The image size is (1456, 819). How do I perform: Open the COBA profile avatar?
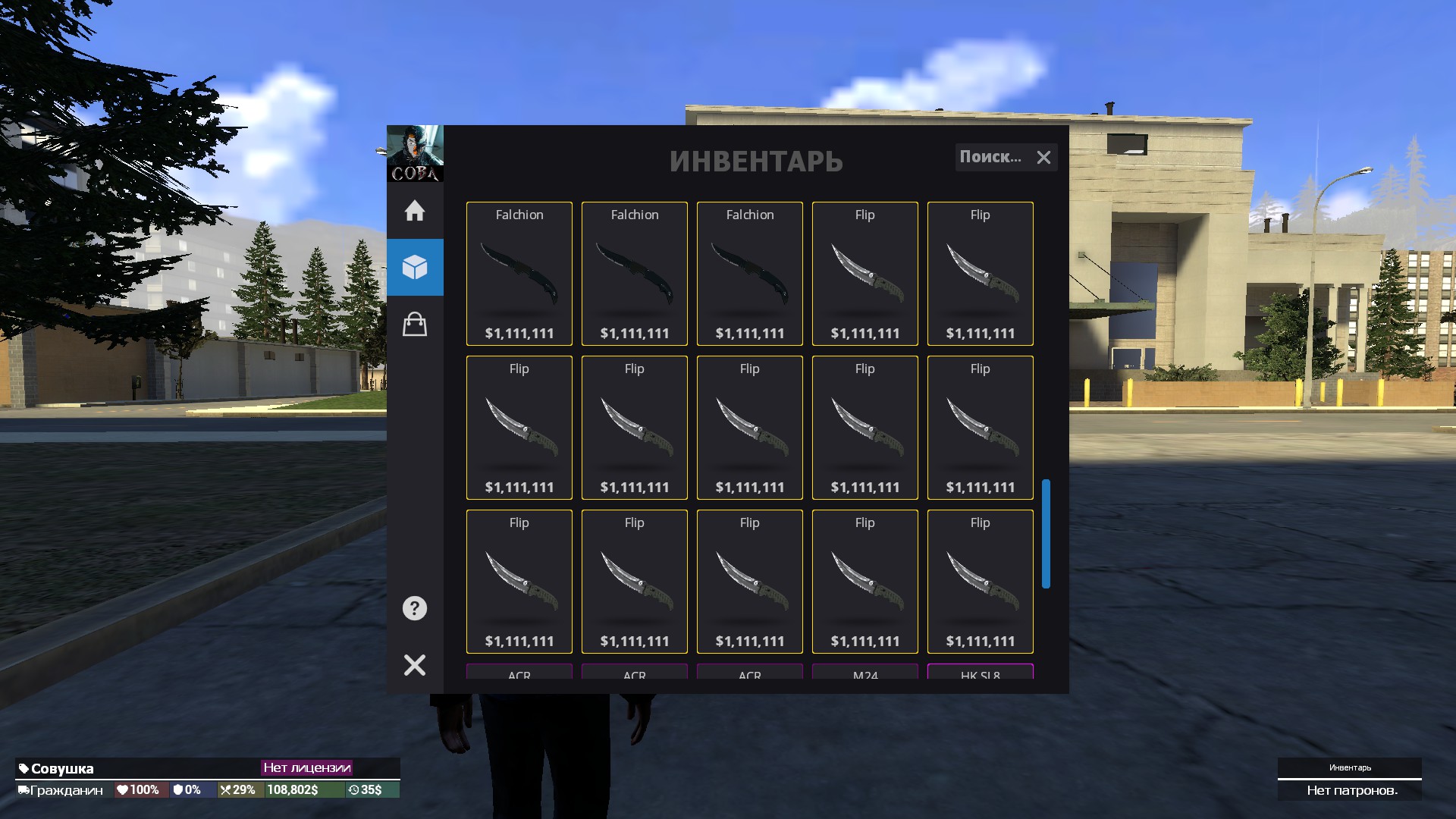pos(415,153)
